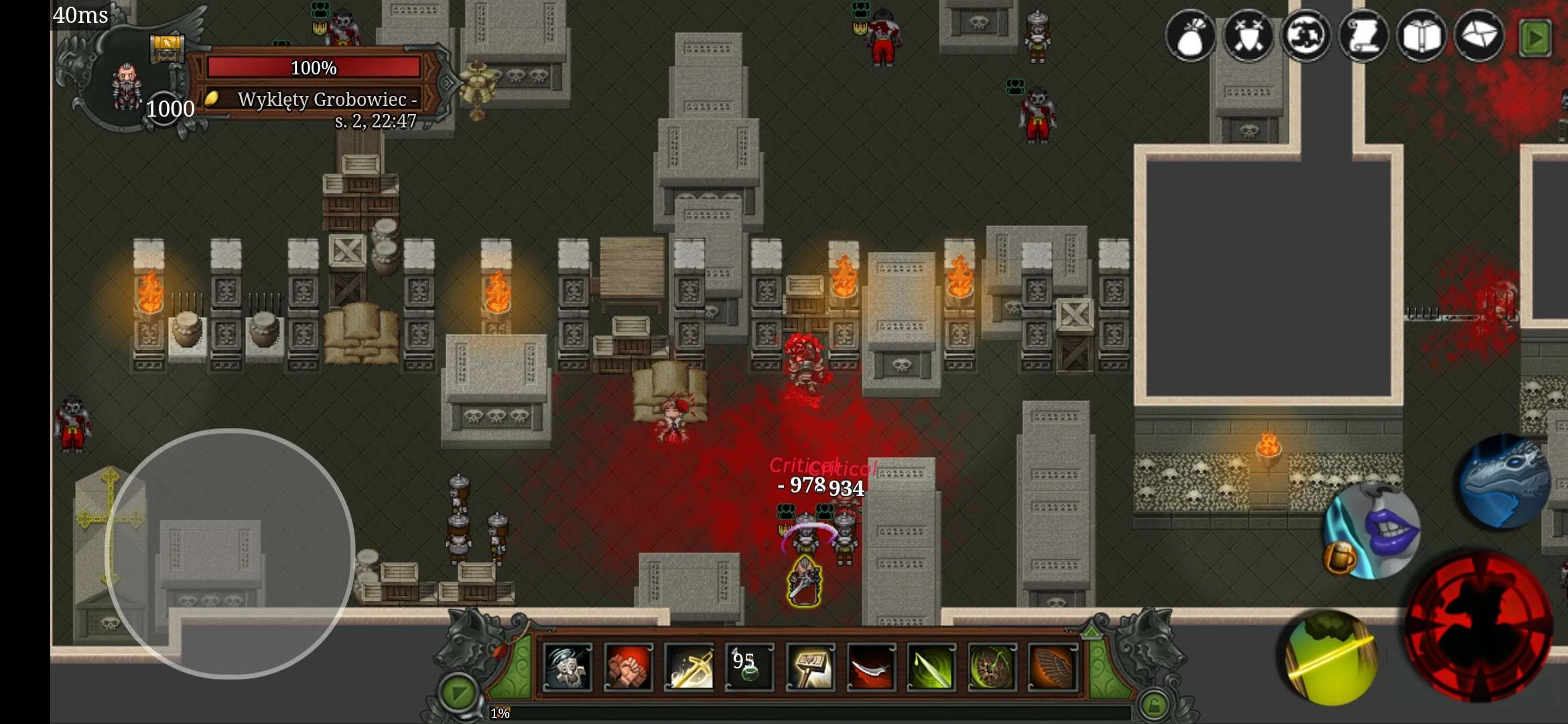The height and width of the screenshot is (724, 1568).
Task: Select the golden sword skill in the hotbar
Action: (690, 667)
